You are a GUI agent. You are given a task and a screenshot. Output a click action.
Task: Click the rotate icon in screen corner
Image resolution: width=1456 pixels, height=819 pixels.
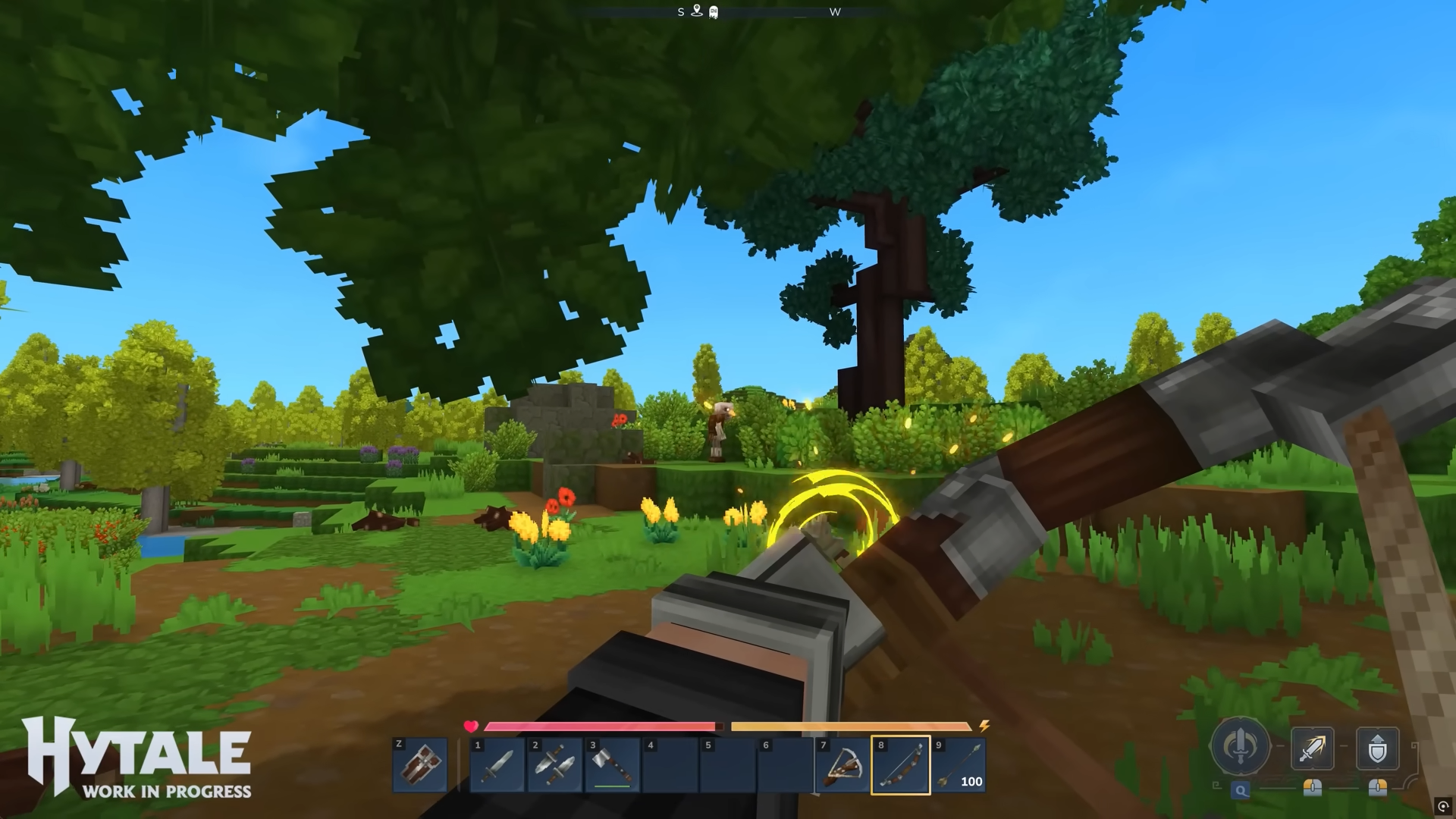(1443, 806)
